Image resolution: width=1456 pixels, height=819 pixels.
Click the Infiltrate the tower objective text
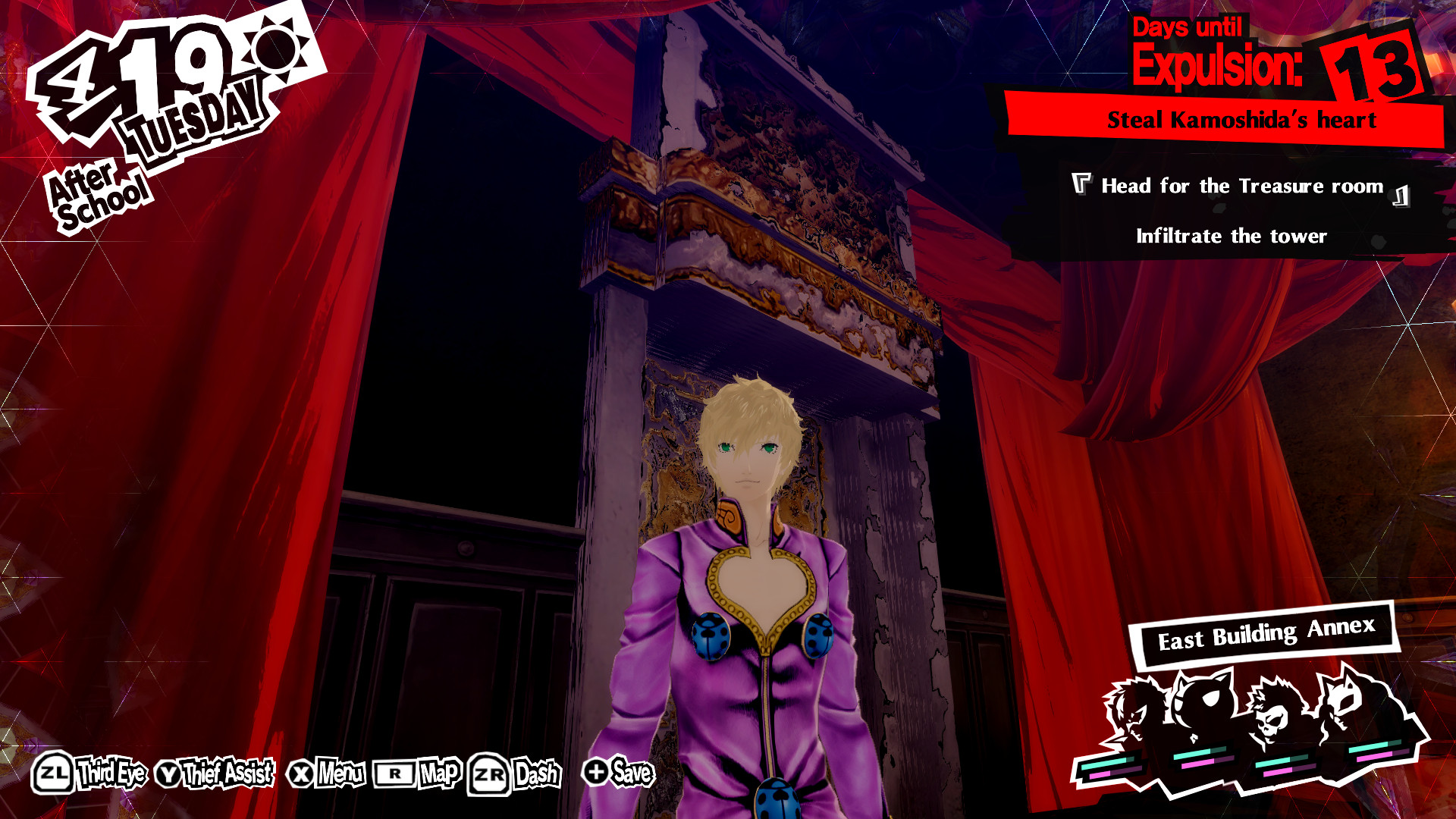[1232, 236]
